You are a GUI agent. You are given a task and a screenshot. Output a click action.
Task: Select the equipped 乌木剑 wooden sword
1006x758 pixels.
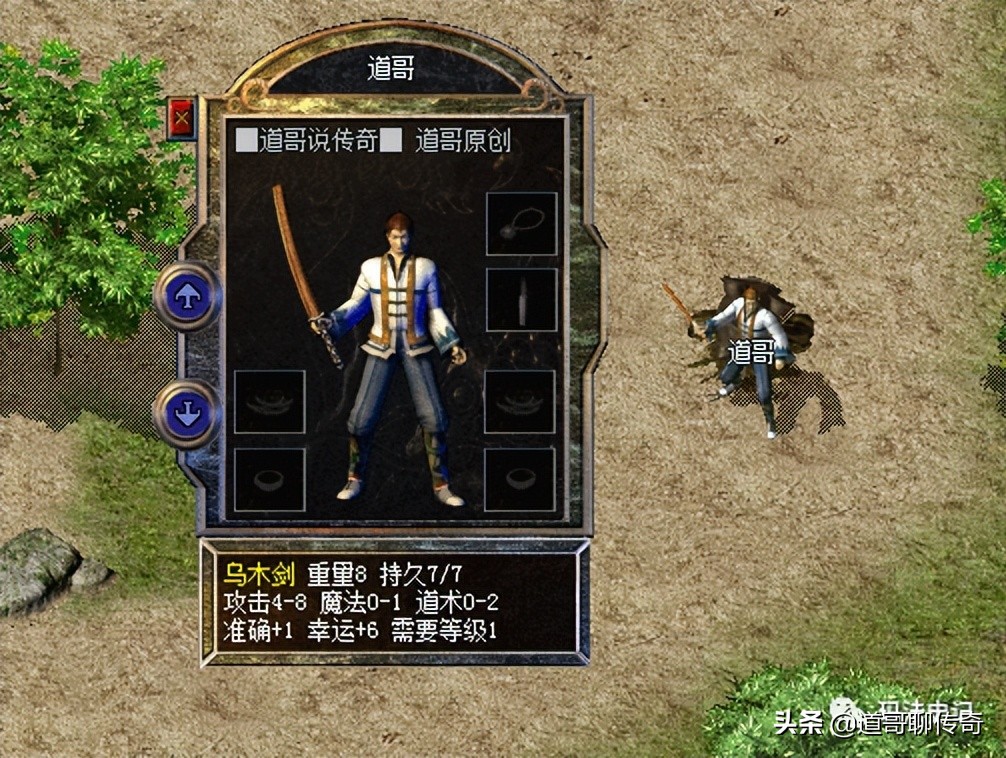tap(303, 267)
